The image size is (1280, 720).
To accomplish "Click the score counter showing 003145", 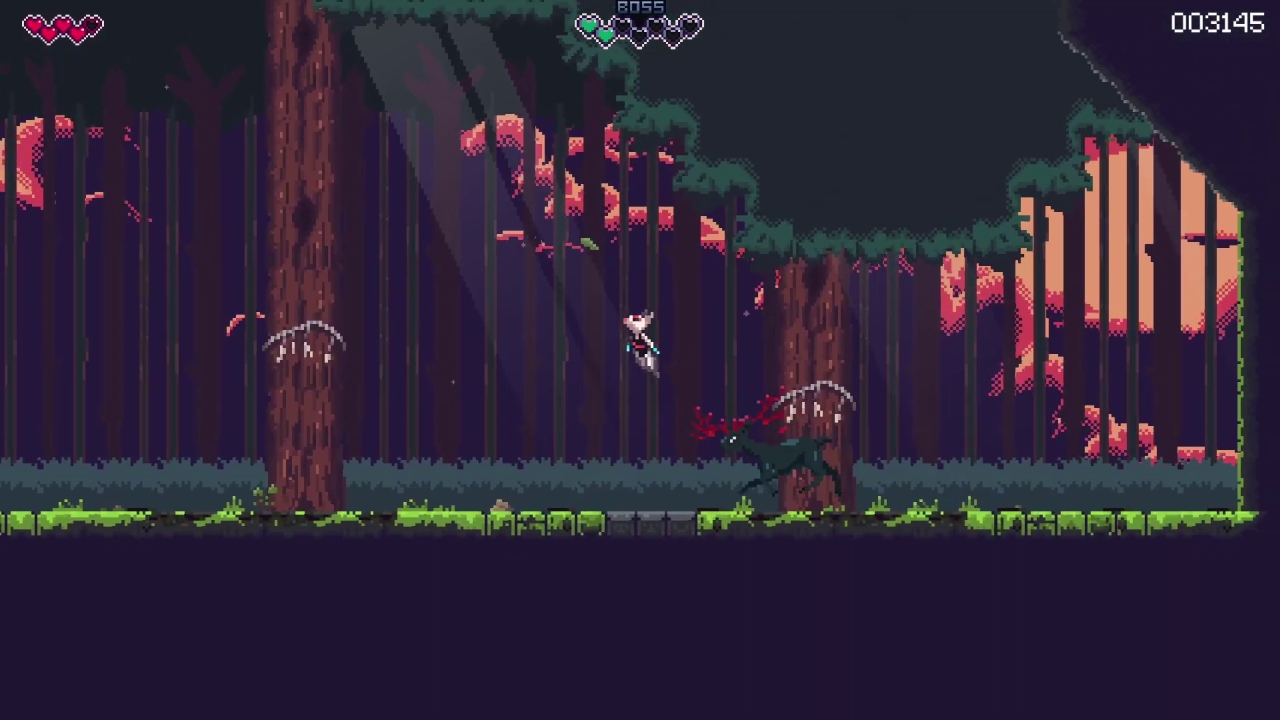I will [1217, 23].
